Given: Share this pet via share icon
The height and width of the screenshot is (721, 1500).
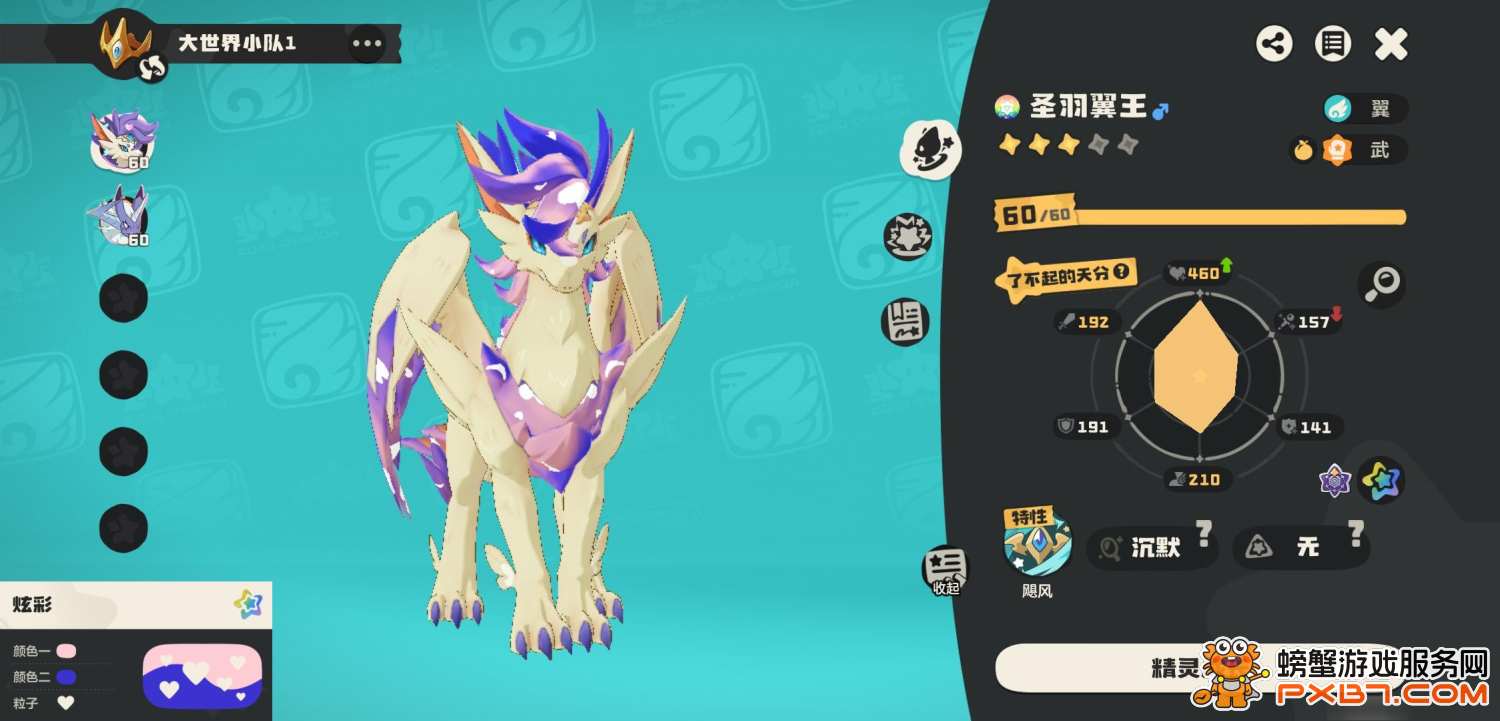Looking at the screenshot, I should coord(1274,44).
